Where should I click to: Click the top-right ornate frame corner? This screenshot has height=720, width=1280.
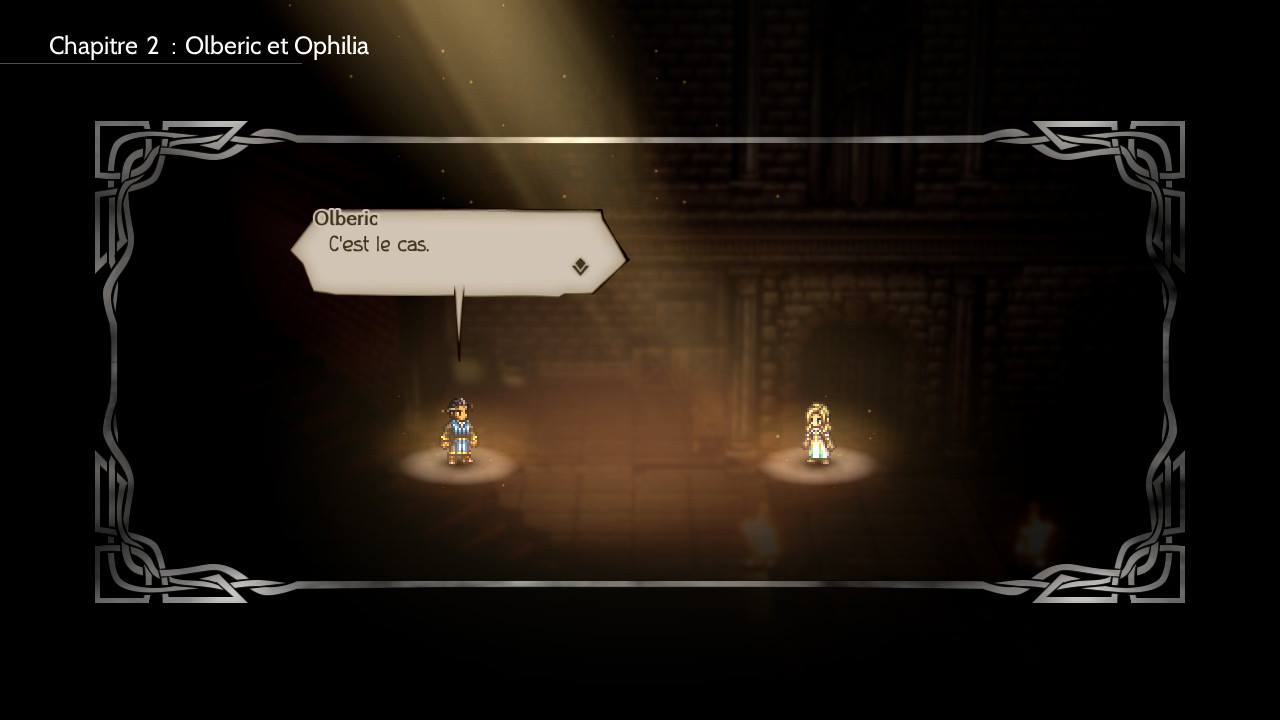click(x=1150, y=155)
